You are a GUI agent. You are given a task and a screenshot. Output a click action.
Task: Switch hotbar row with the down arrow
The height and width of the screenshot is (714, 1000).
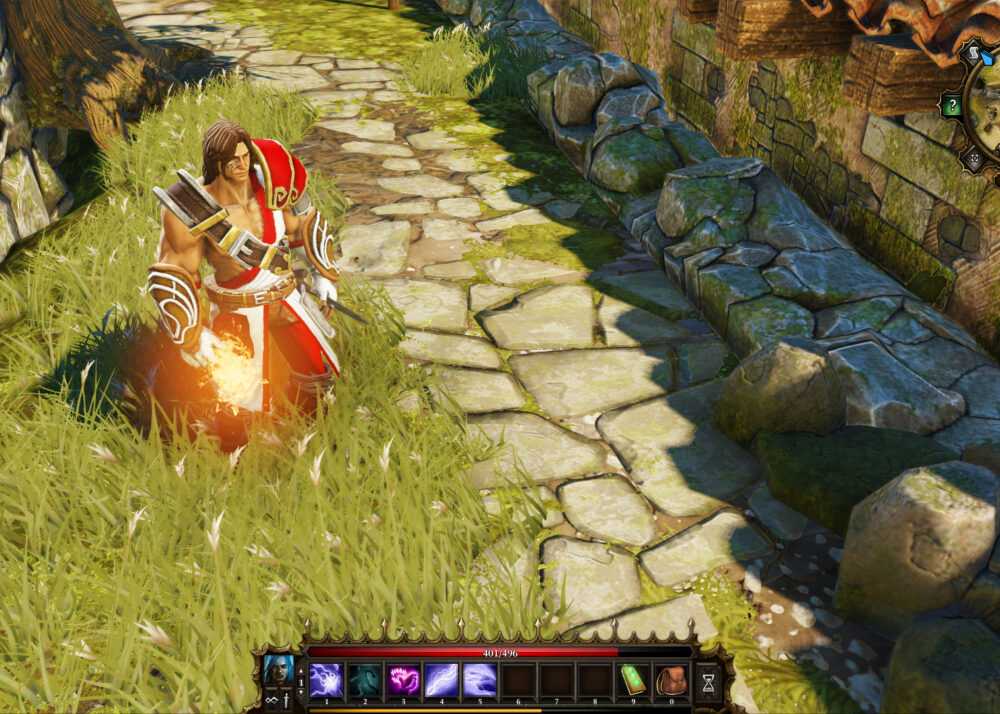301,691
